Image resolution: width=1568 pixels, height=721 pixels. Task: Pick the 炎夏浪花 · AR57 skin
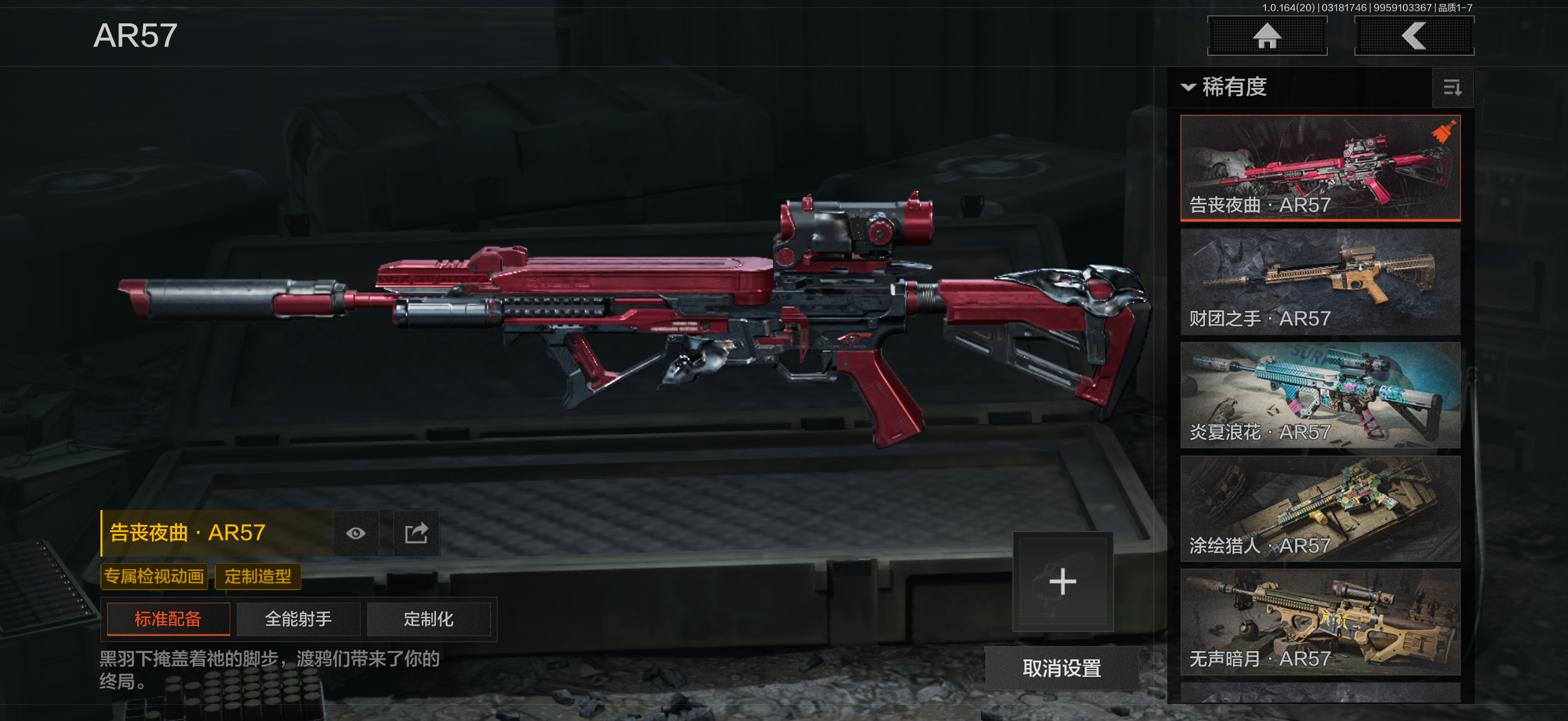click(1320, 395)
